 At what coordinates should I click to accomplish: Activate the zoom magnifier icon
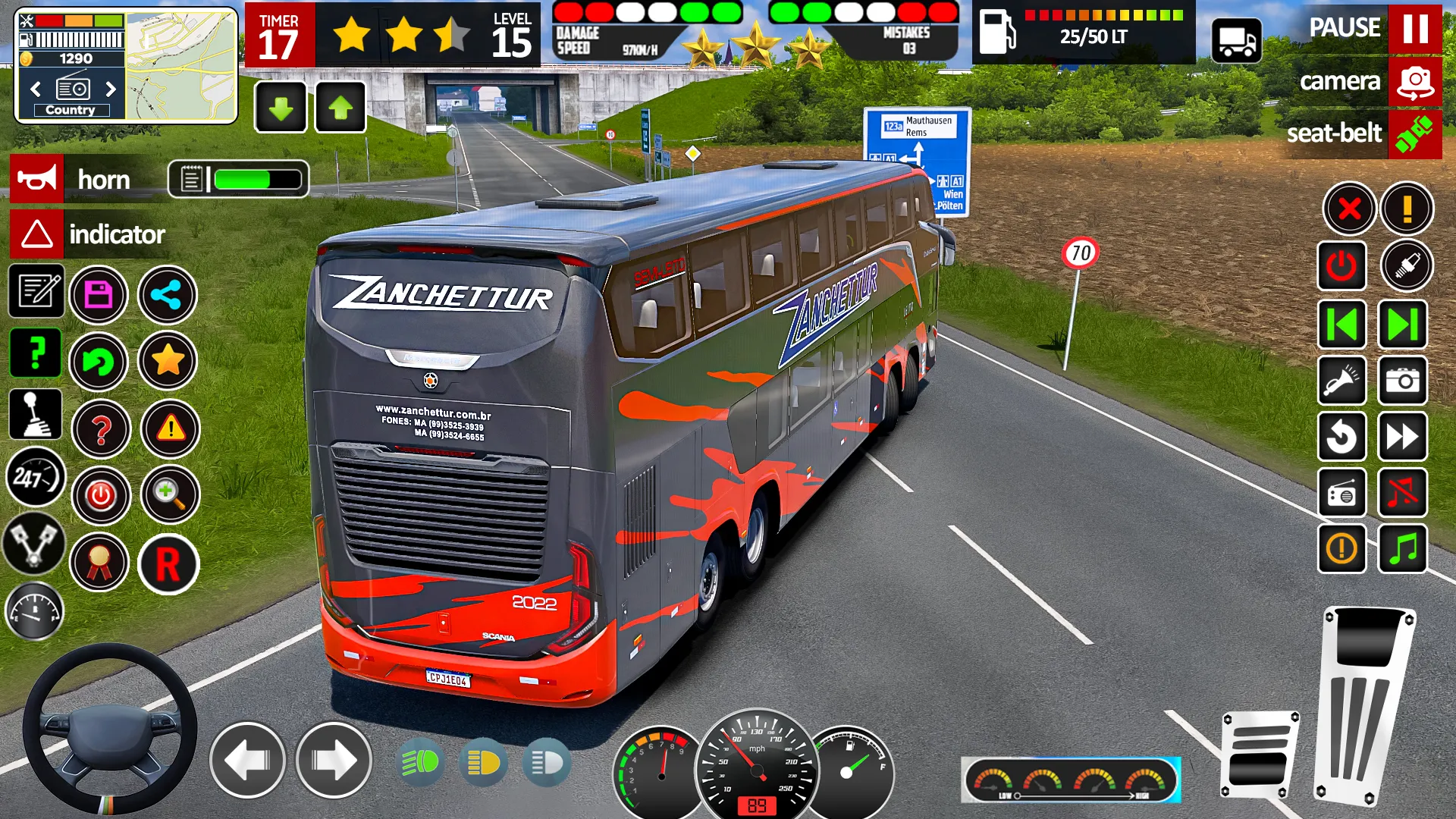168,495
